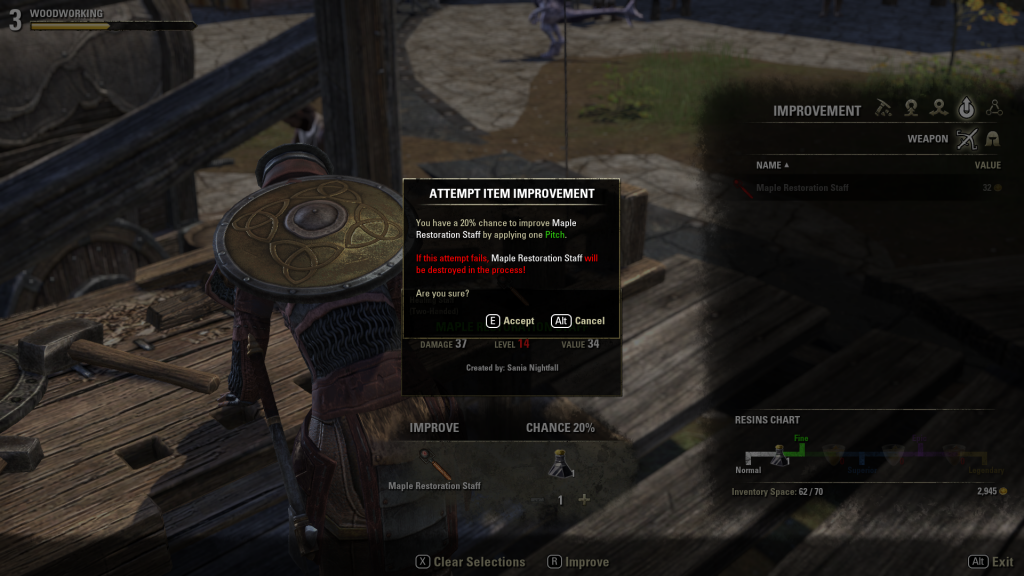The height and width of the screenshot is (576, 1024).
Task: Select the Pitch resin in Resins Chart
Action: (x=781, y=456)
